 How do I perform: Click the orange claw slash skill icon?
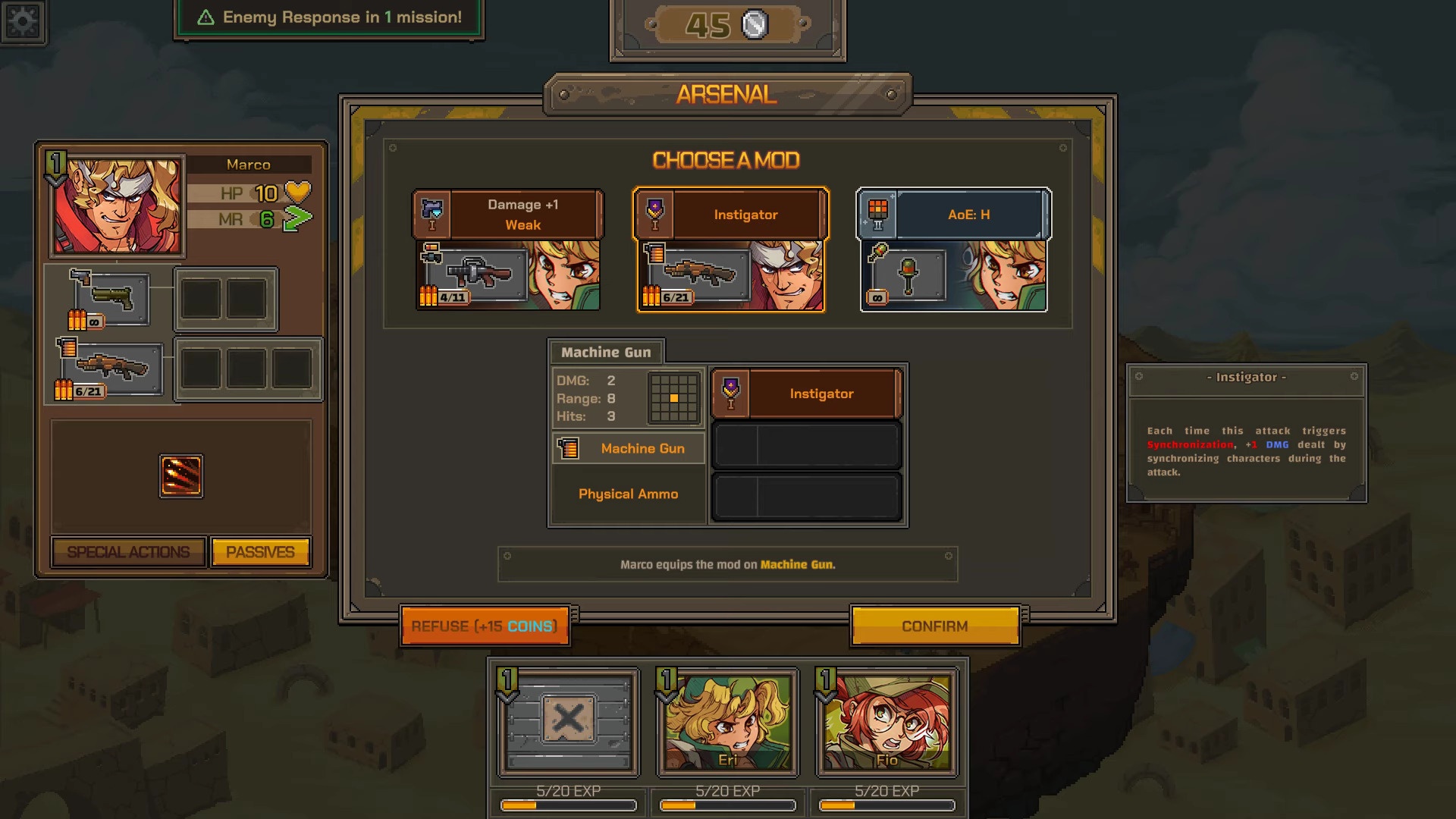[x=181, y=476]
